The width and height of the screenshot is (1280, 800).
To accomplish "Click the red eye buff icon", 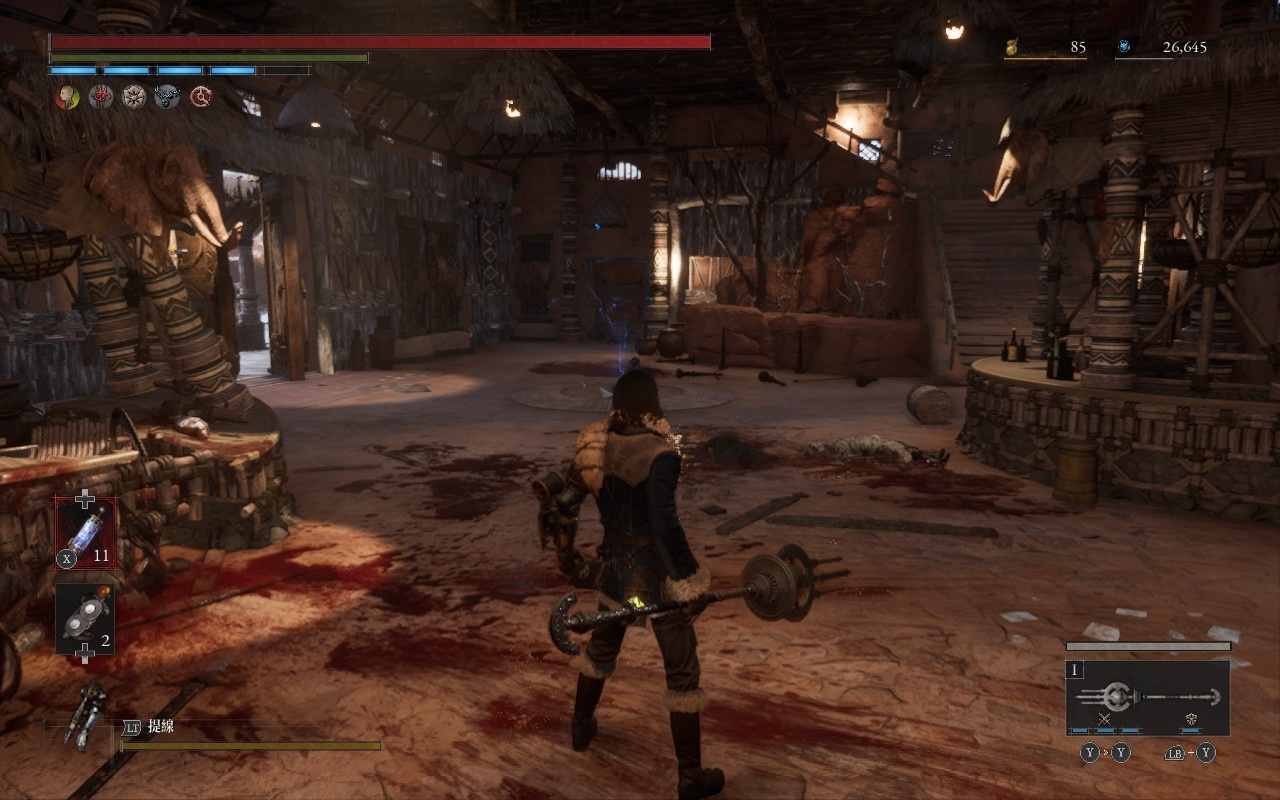I will (x=101, y=97).
